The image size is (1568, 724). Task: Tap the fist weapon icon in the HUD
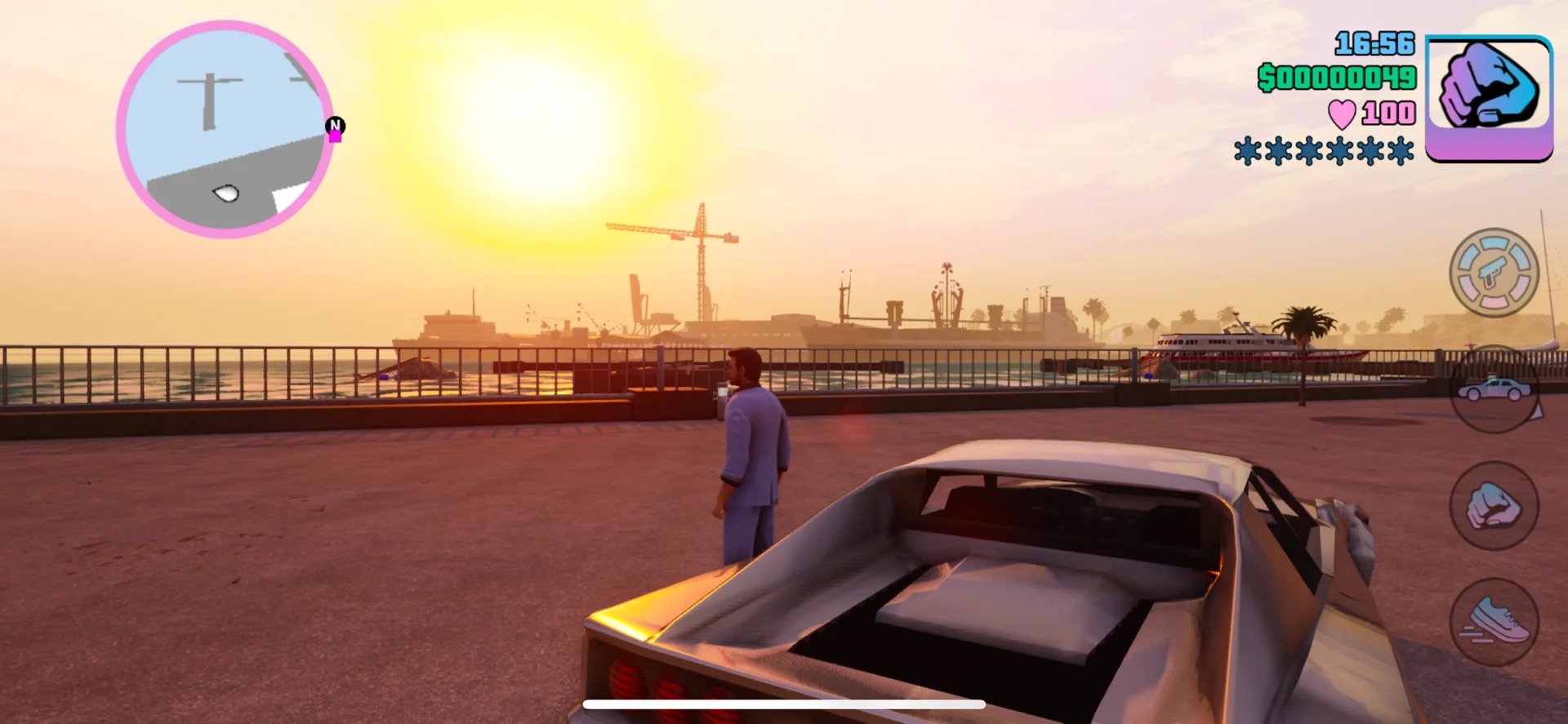1489,97
